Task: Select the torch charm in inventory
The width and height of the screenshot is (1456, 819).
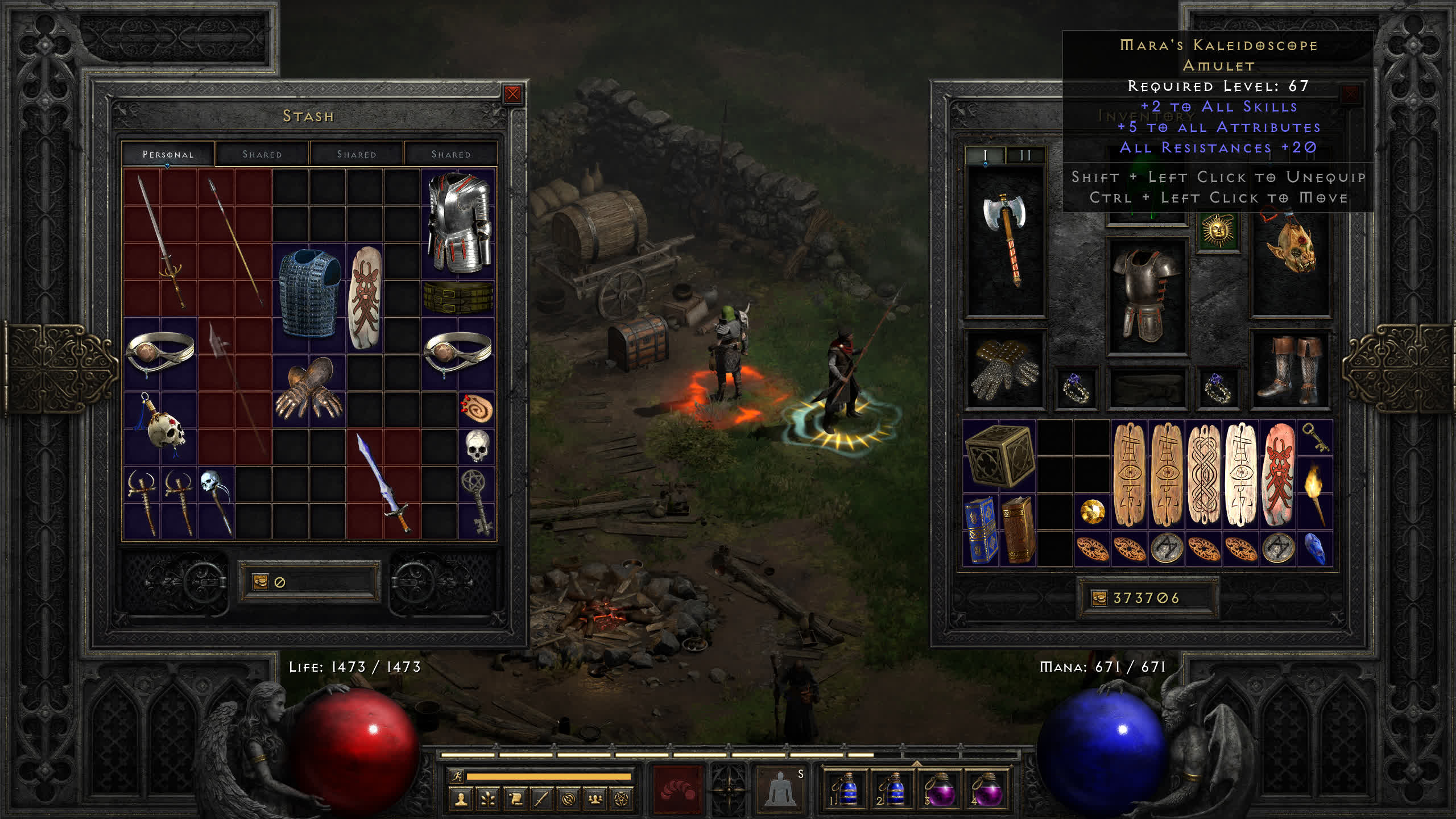Action: pyautogui.click(x=1316, y=492)
